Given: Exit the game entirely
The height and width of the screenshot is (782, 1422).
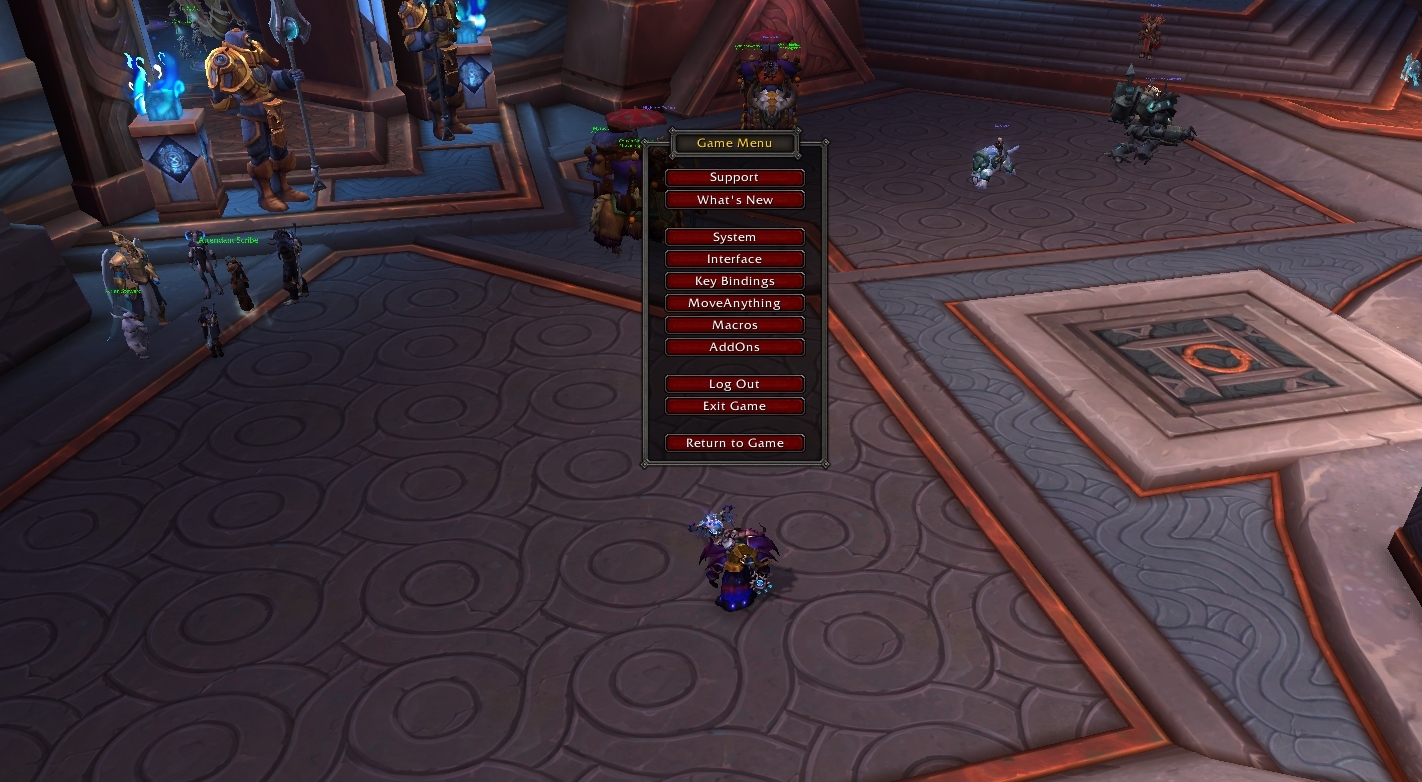Looking at the screenshot, I should click(735, 405).
